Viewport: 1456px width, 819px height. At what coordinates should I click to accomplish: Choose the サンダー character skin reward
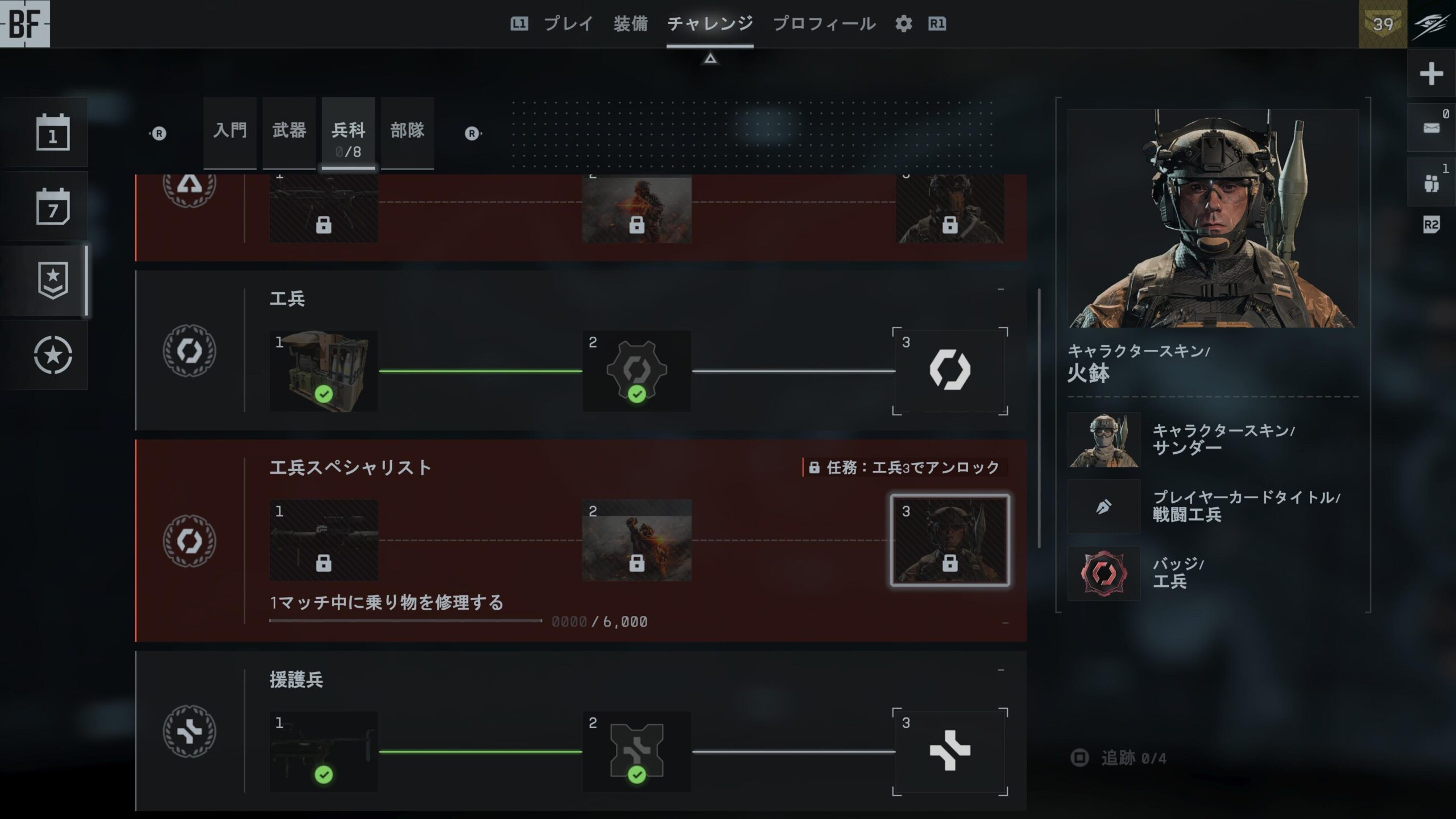pos(1211,440)
